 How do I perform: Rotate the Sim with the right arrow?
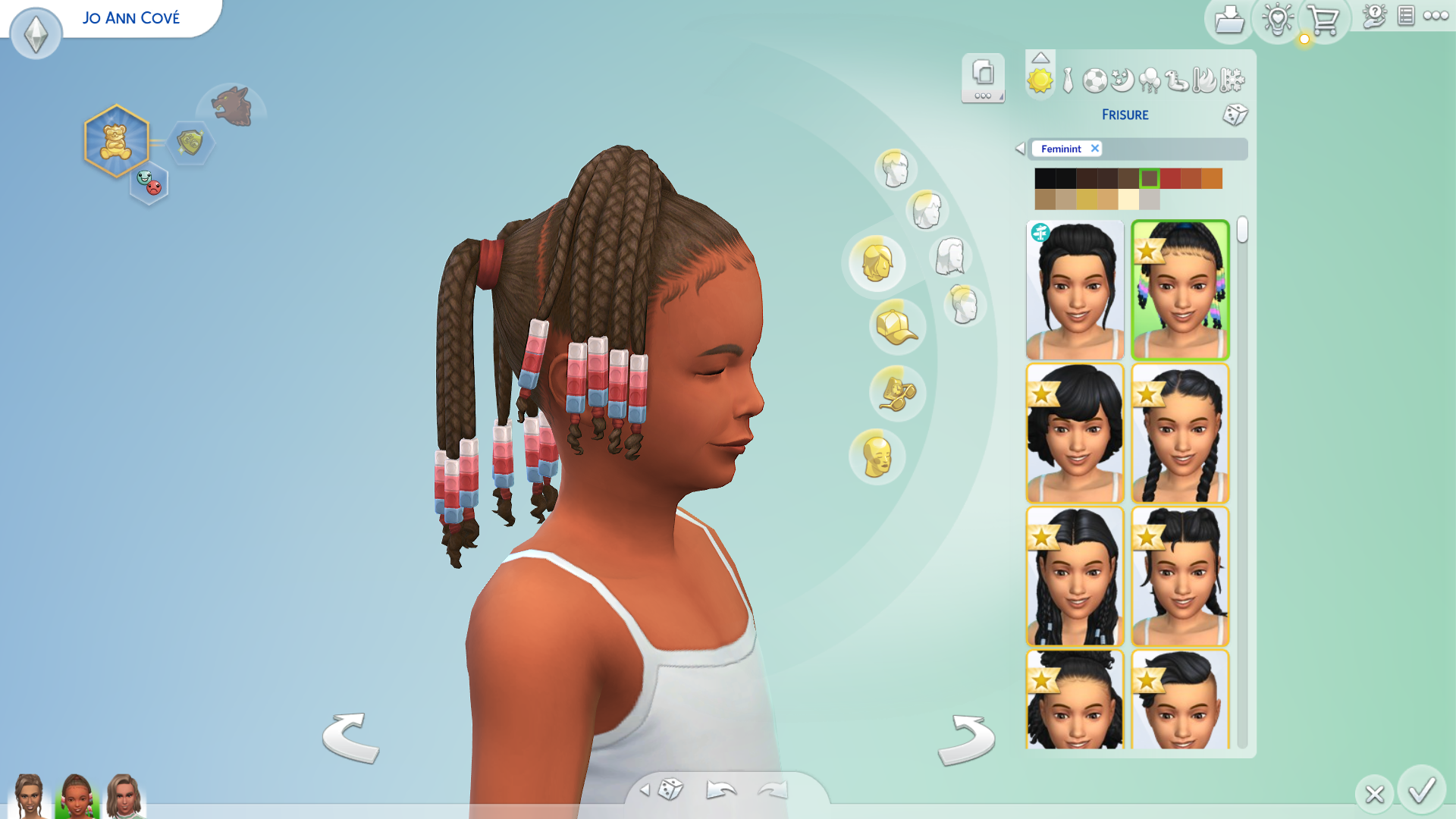(x=966, y=739)
